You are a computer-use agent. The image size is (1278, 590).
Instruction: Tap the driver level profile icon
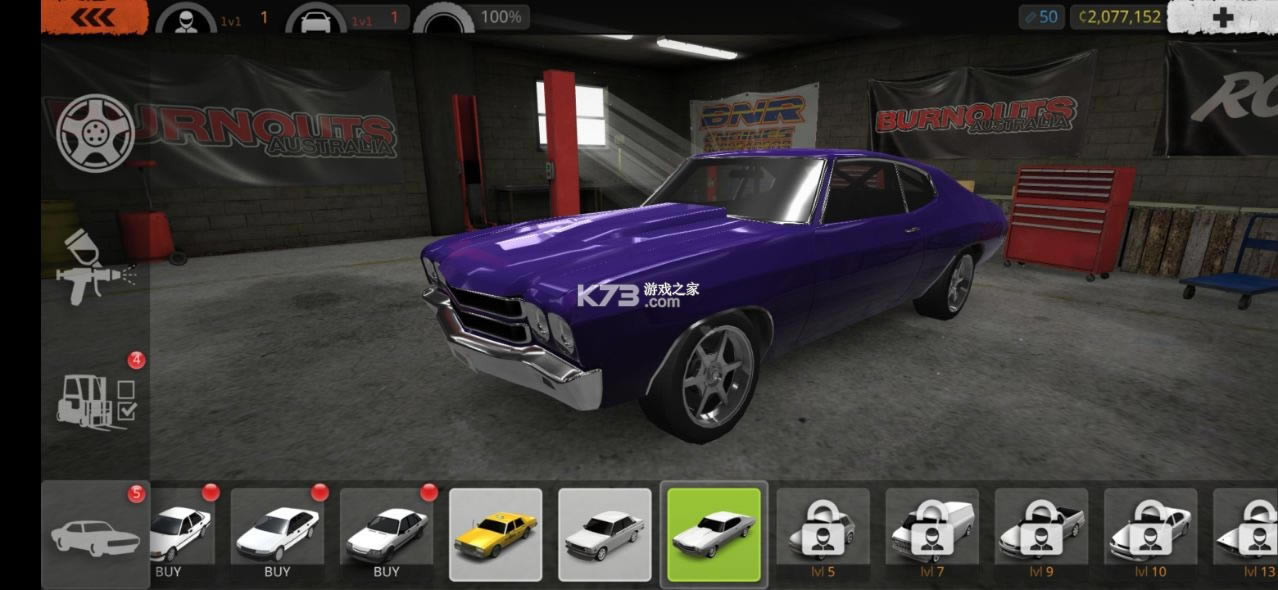click(187, 18)
